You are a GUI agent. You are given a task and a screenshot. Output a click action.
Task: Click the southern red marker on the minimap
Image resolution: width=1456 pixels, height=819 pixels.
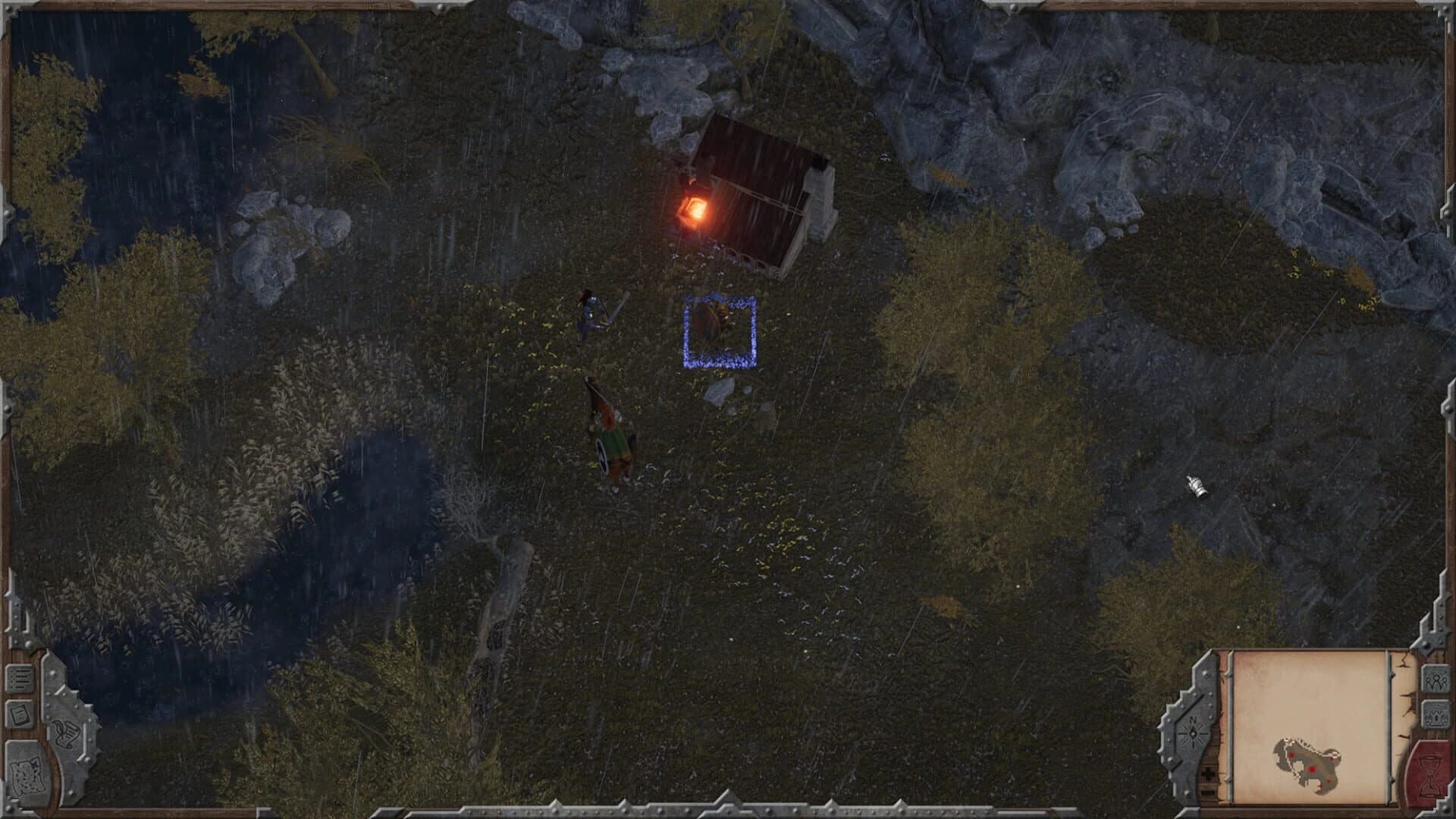click(1329, 781)
